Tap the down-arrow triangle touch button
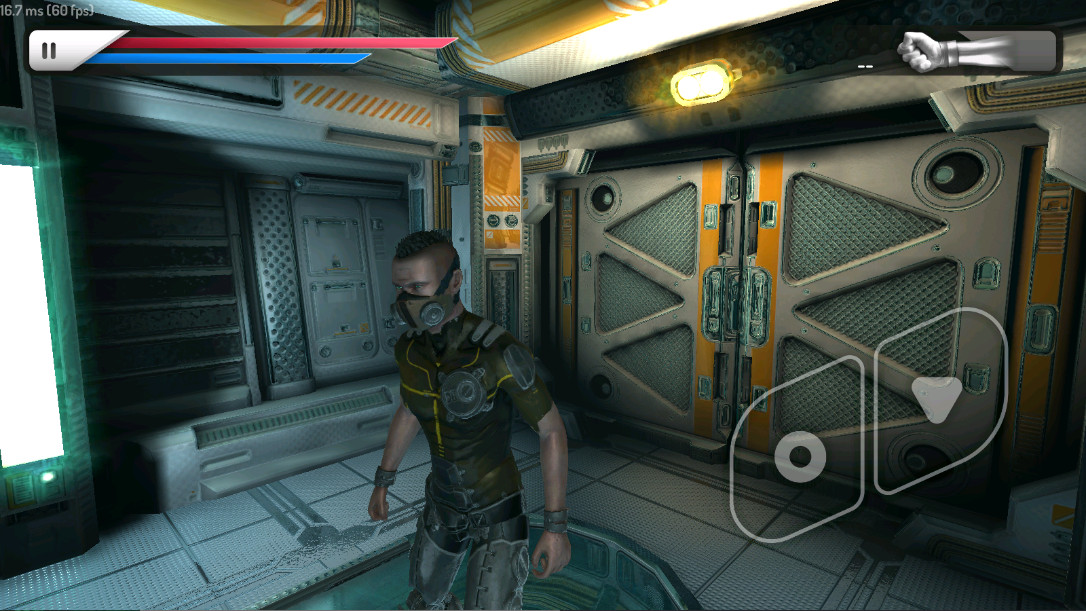Viewport: 1086px width, 611px height. (935, 400)
